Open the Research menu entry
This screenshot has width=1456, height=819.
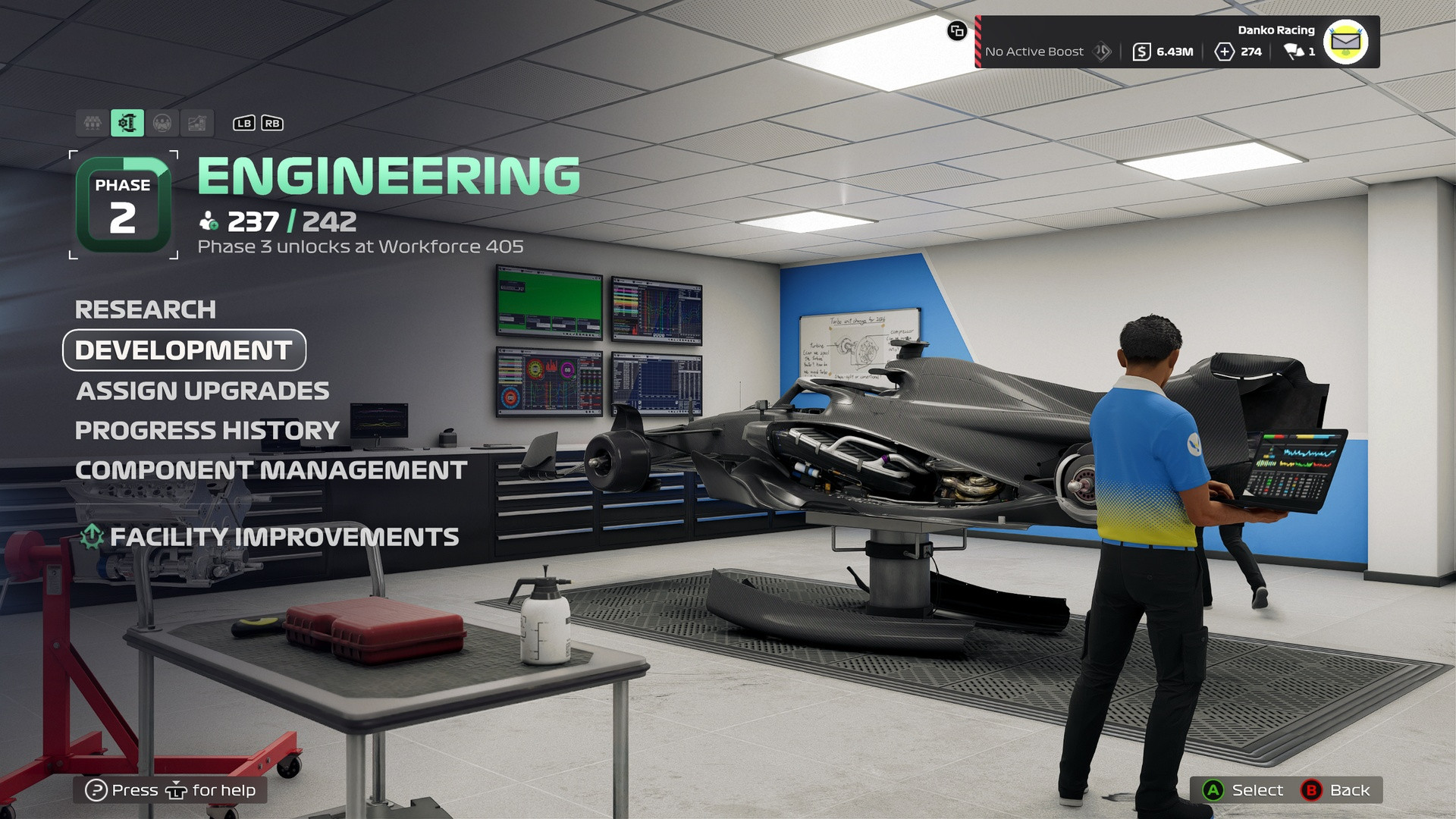point(146,309)
